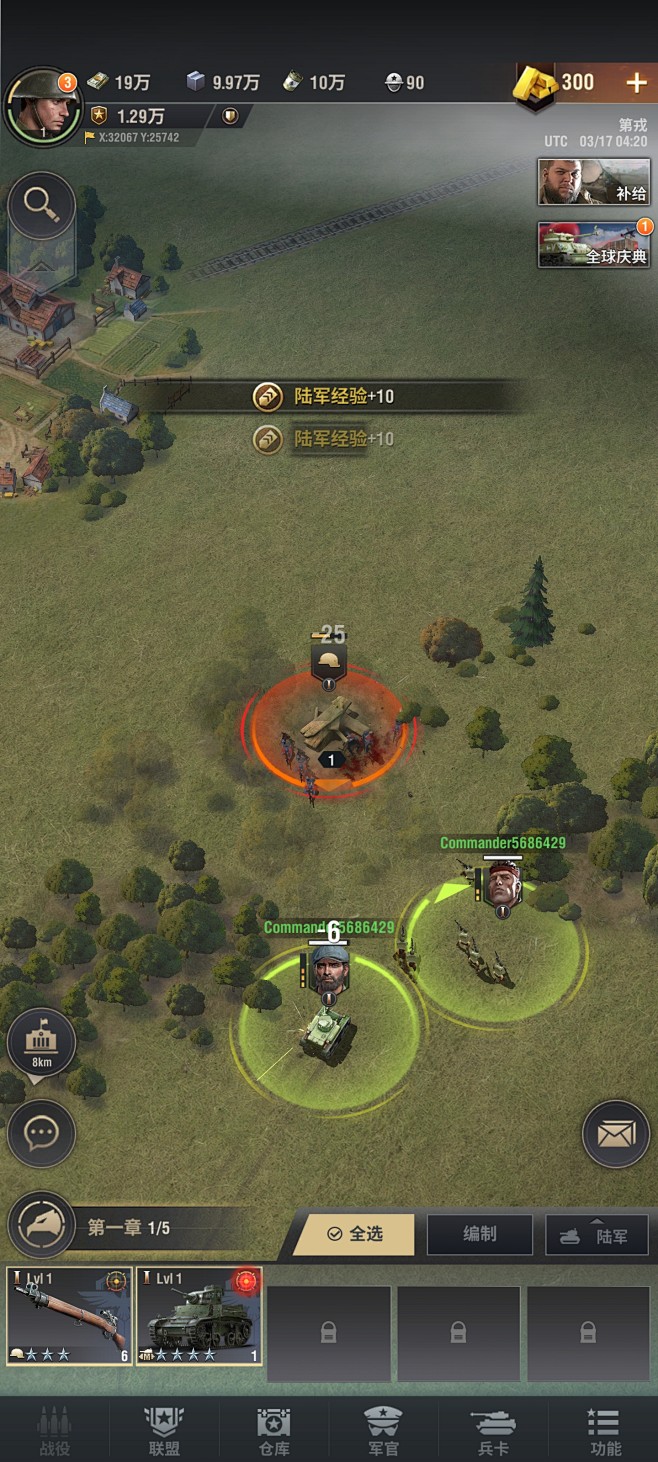Switch to the 军官 officers tab
The height and width of the screenshot is (1462, 658).
click(383, 1430)
